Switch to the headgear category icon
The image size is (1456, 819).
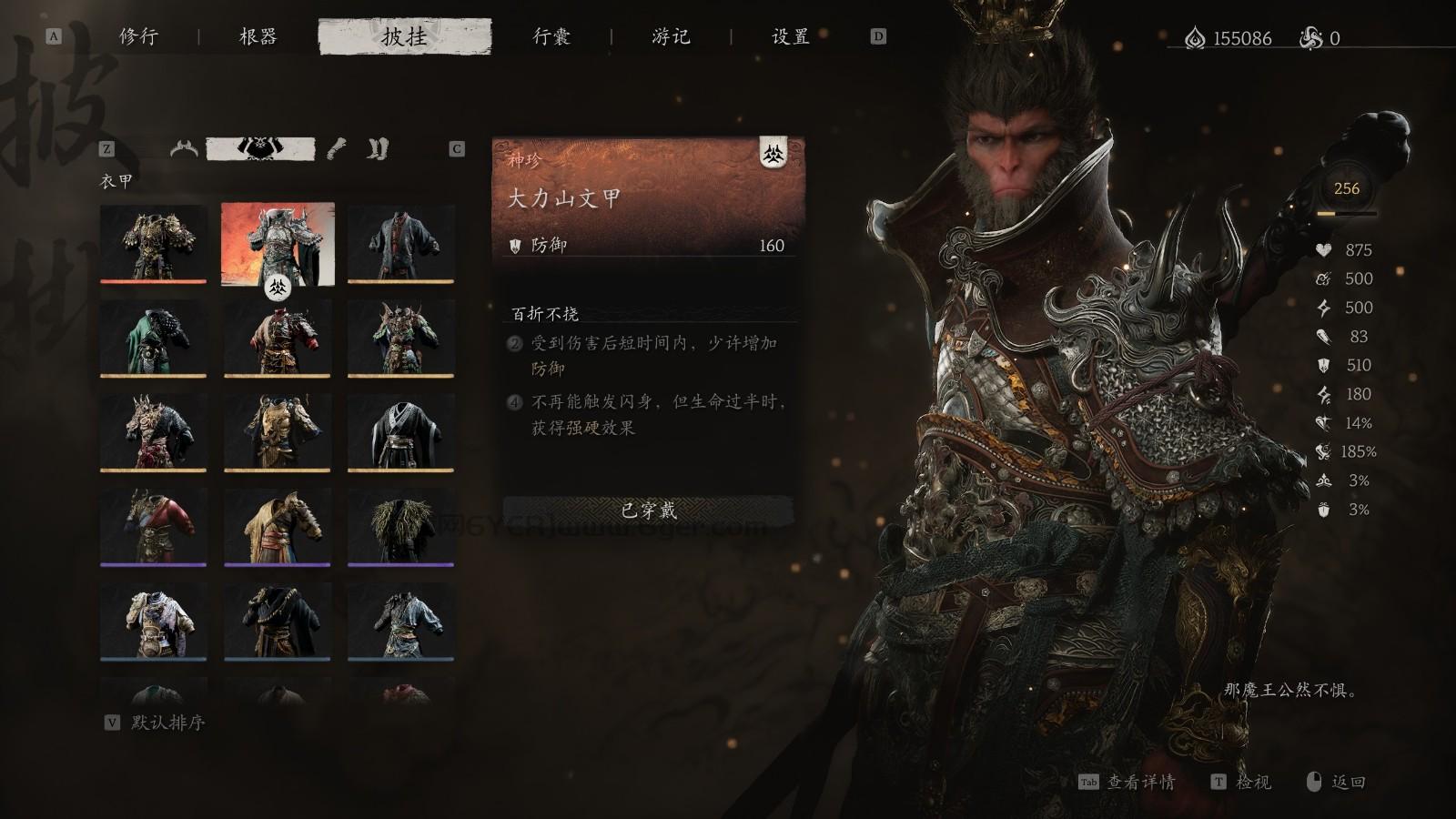(184, 148)
